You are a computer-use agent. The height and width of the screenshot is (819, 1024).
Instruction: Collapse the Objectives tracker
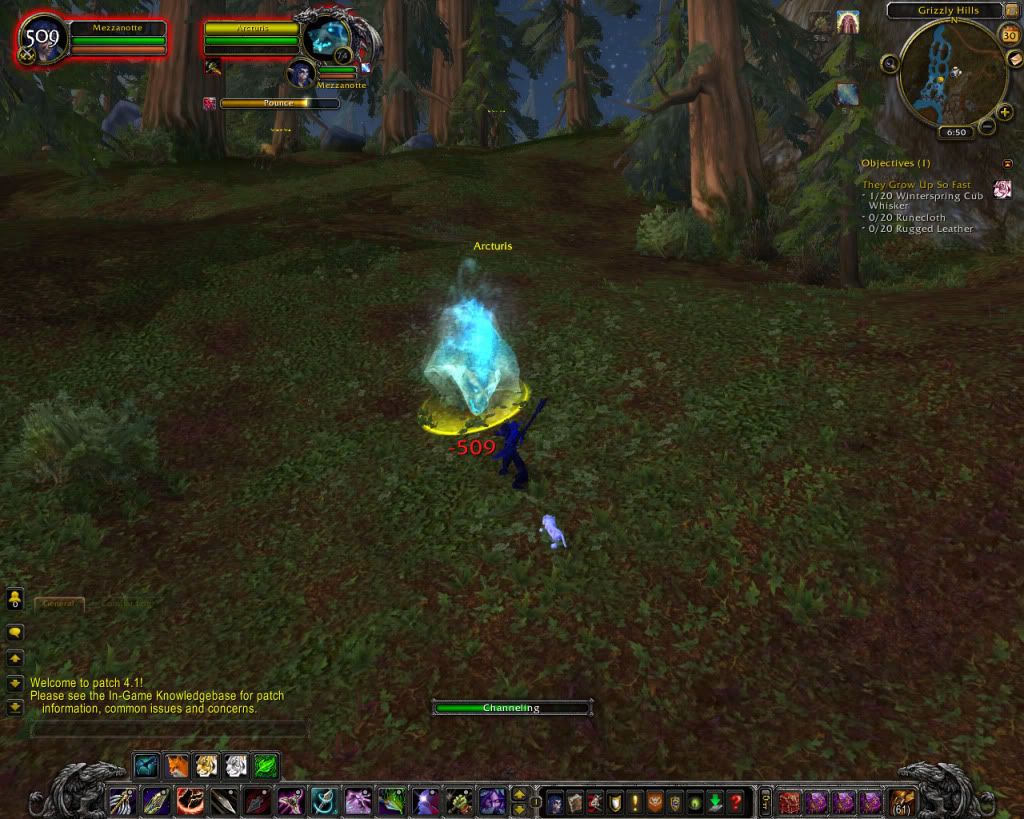click(x=1007, y=163)
